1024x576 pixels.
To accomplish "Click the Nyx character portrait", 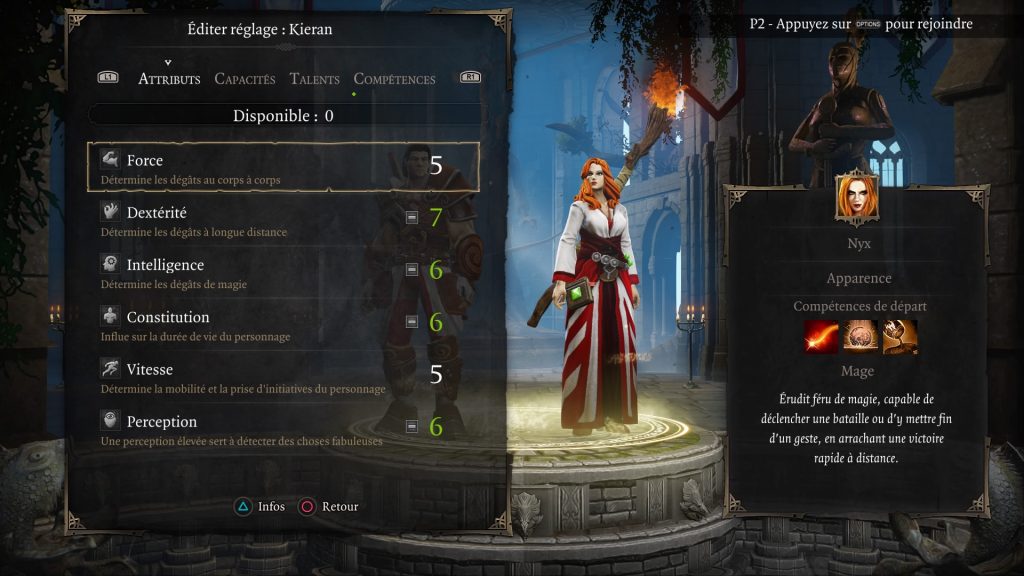I will (857, 199).
